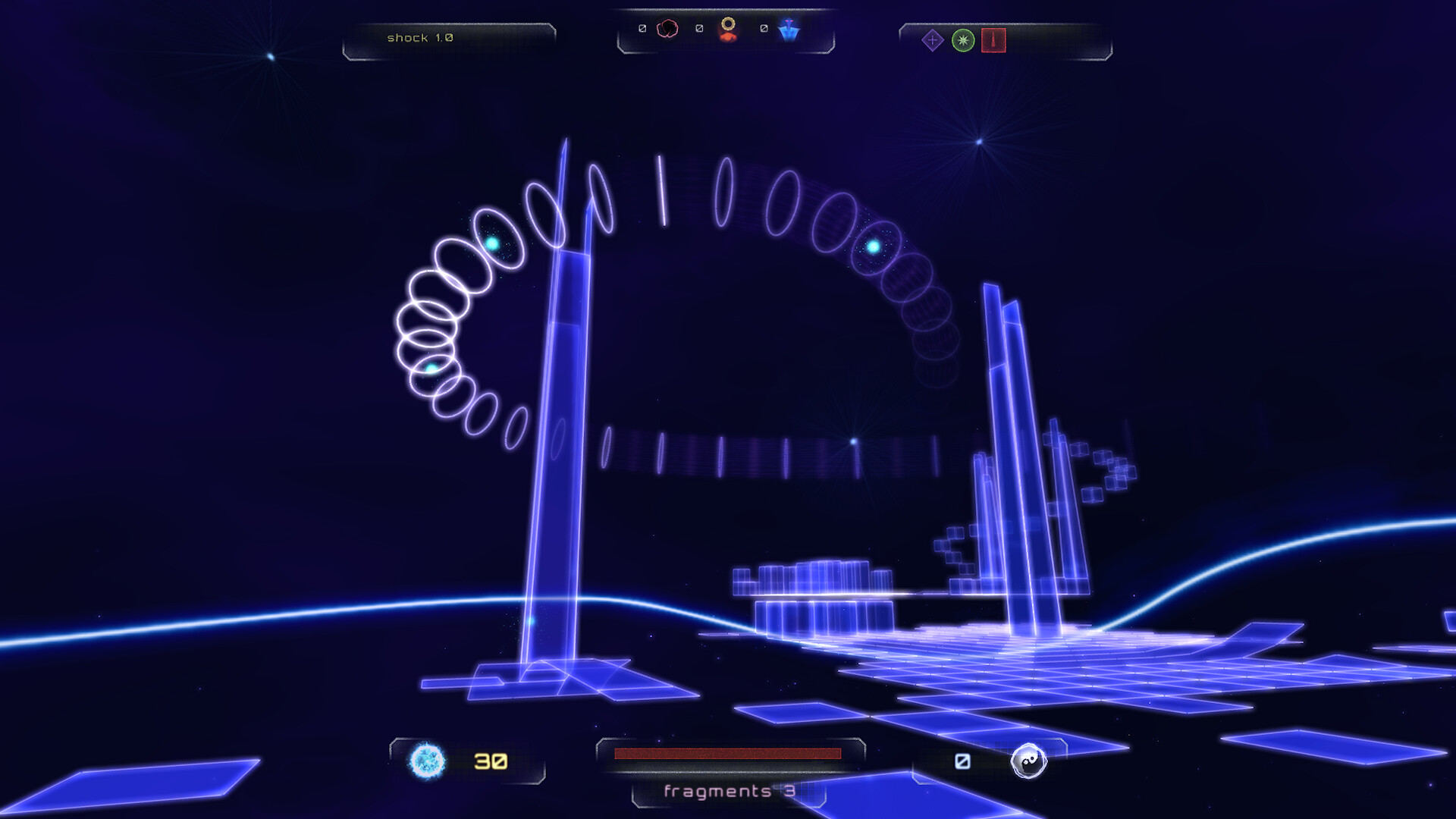
Task: Click the red droplet powerup icon
Action: [x=993, y=41]
